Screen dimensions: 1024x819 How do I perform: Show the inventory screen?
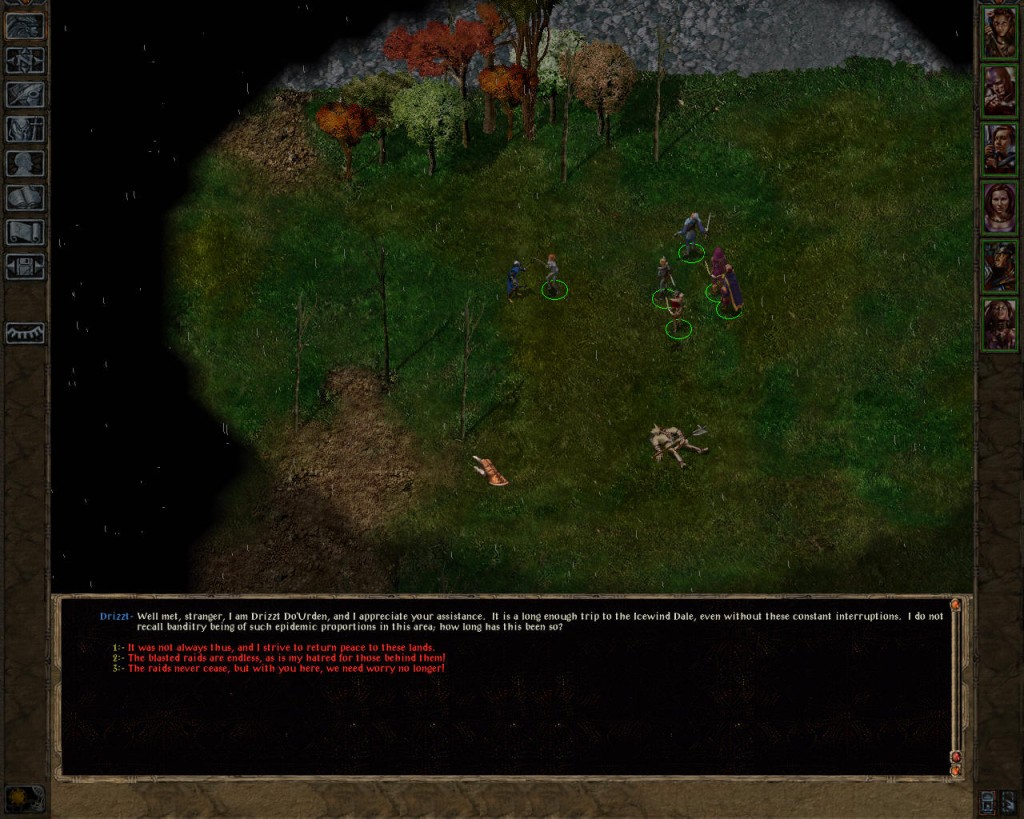(x=25, y=128)
